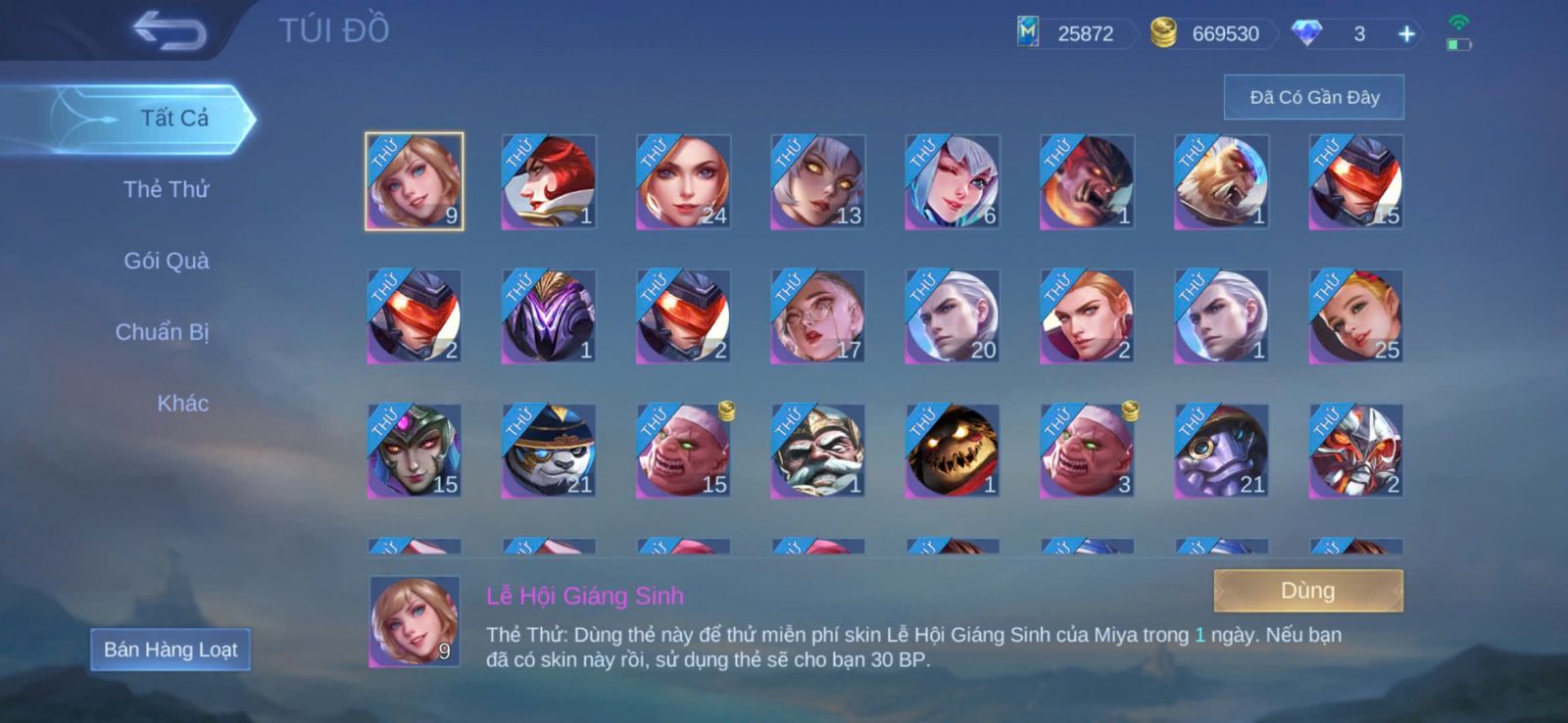
Task: Use the selected card with Dùng
Action: tap(1307, 591)
